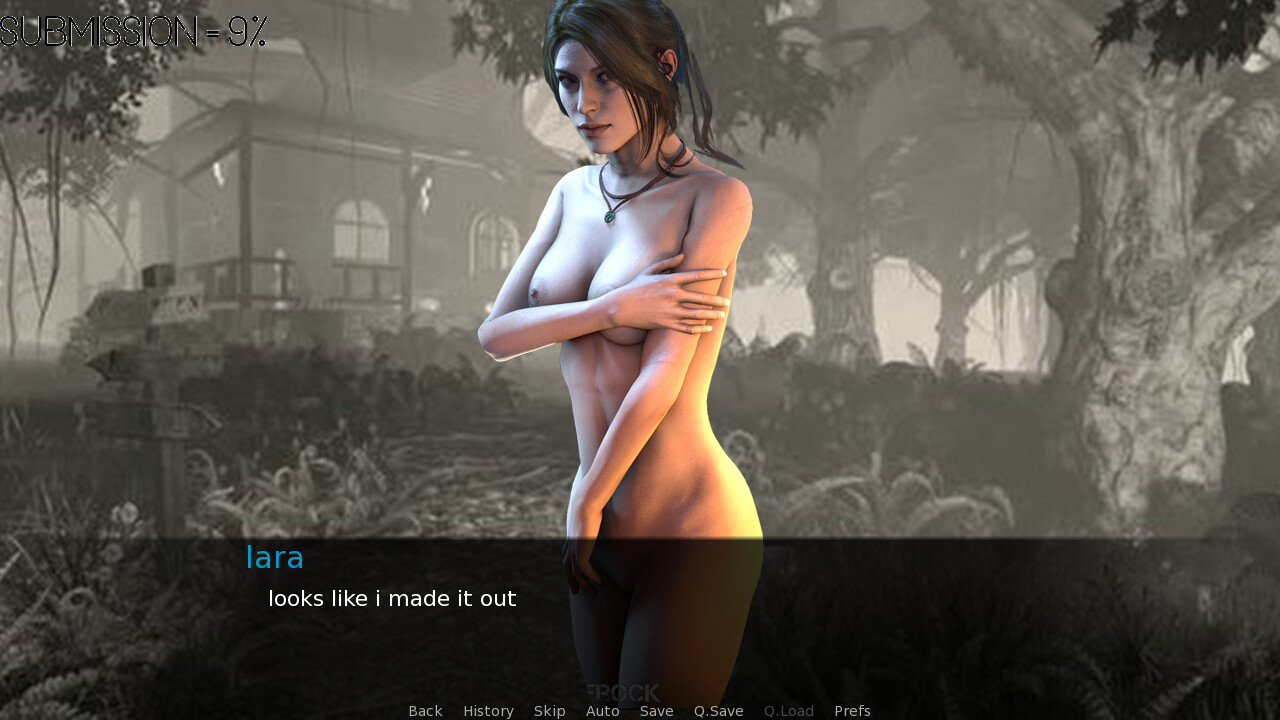This screenshot has height=720, width=1280.
Task: Click the grayed-out Q.Load option
Action: click(788, 710)
